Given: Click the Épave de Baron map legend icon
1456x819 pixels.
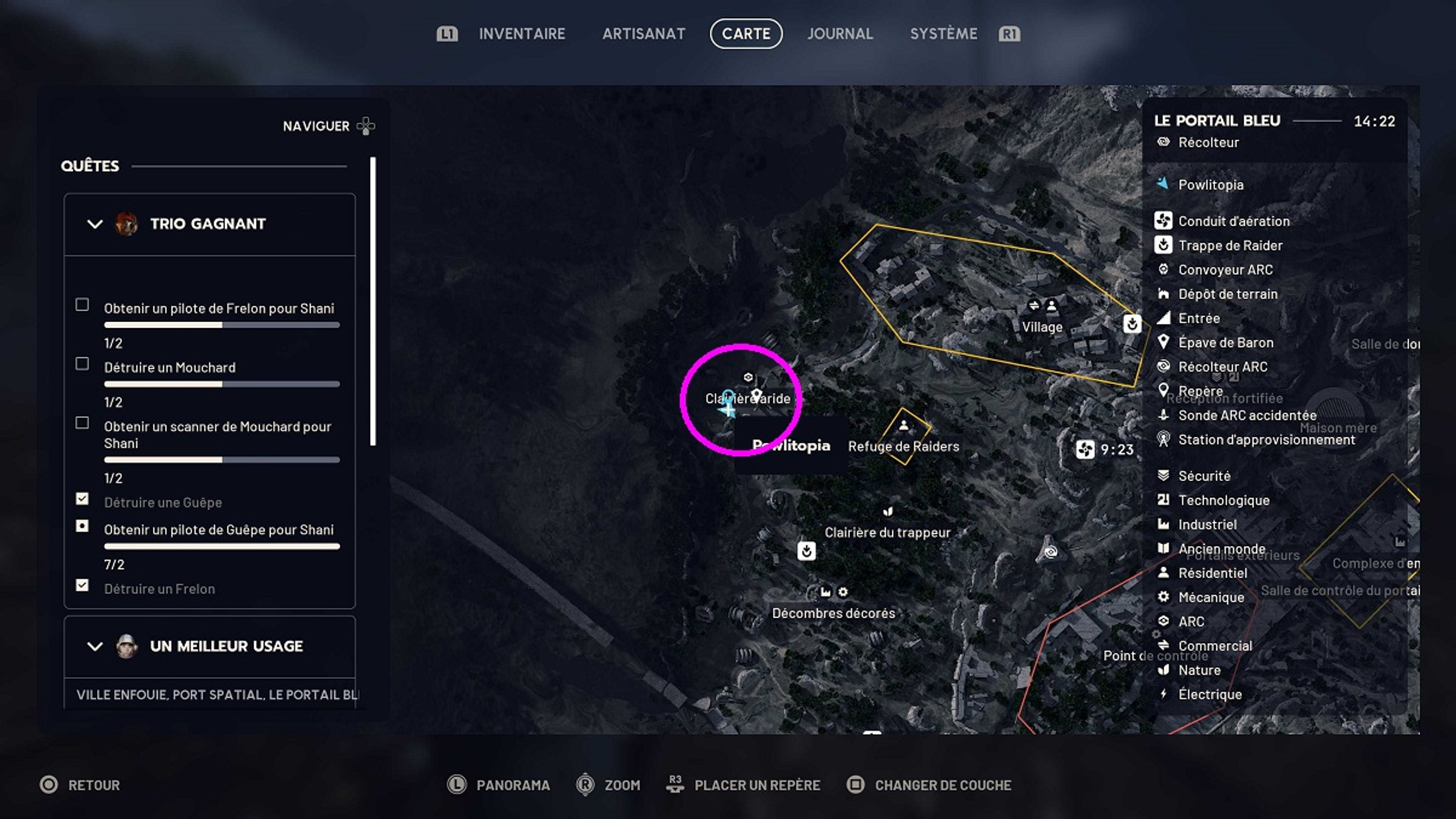Looking at the screenshot, I should [x=1164, y=342].
